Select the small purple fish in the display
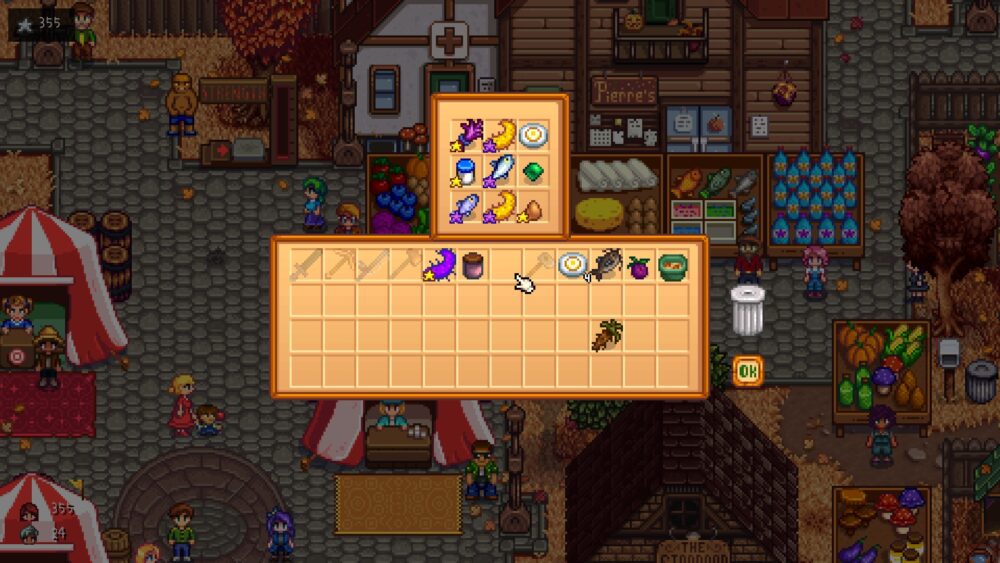Viewport: 1000px width, 563px height. point(465,208)
